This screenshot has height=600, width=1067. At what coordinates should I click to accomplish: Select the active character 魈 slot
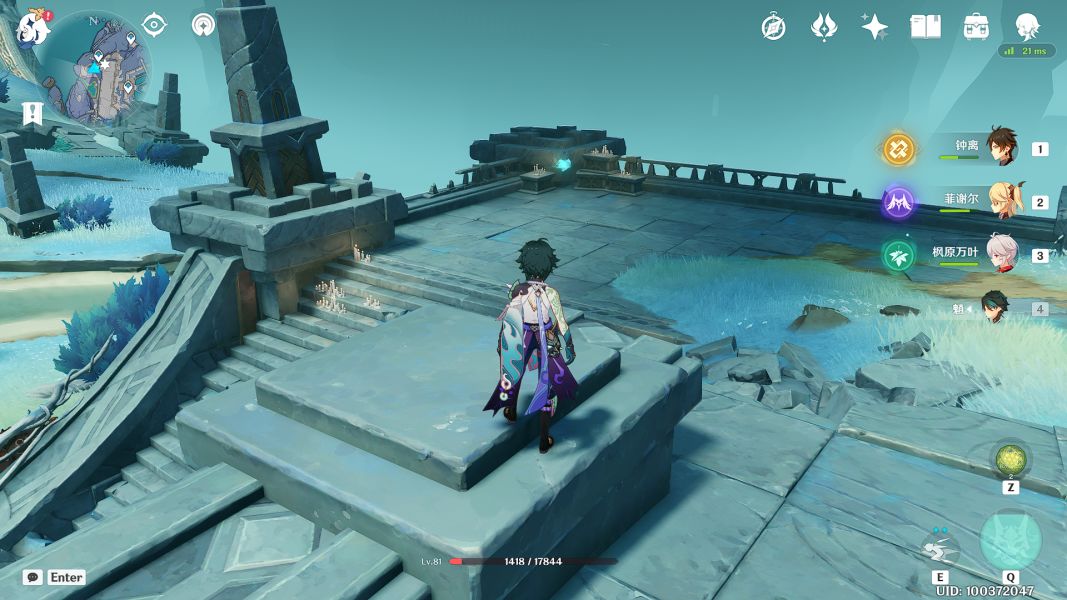coord(995,308)
